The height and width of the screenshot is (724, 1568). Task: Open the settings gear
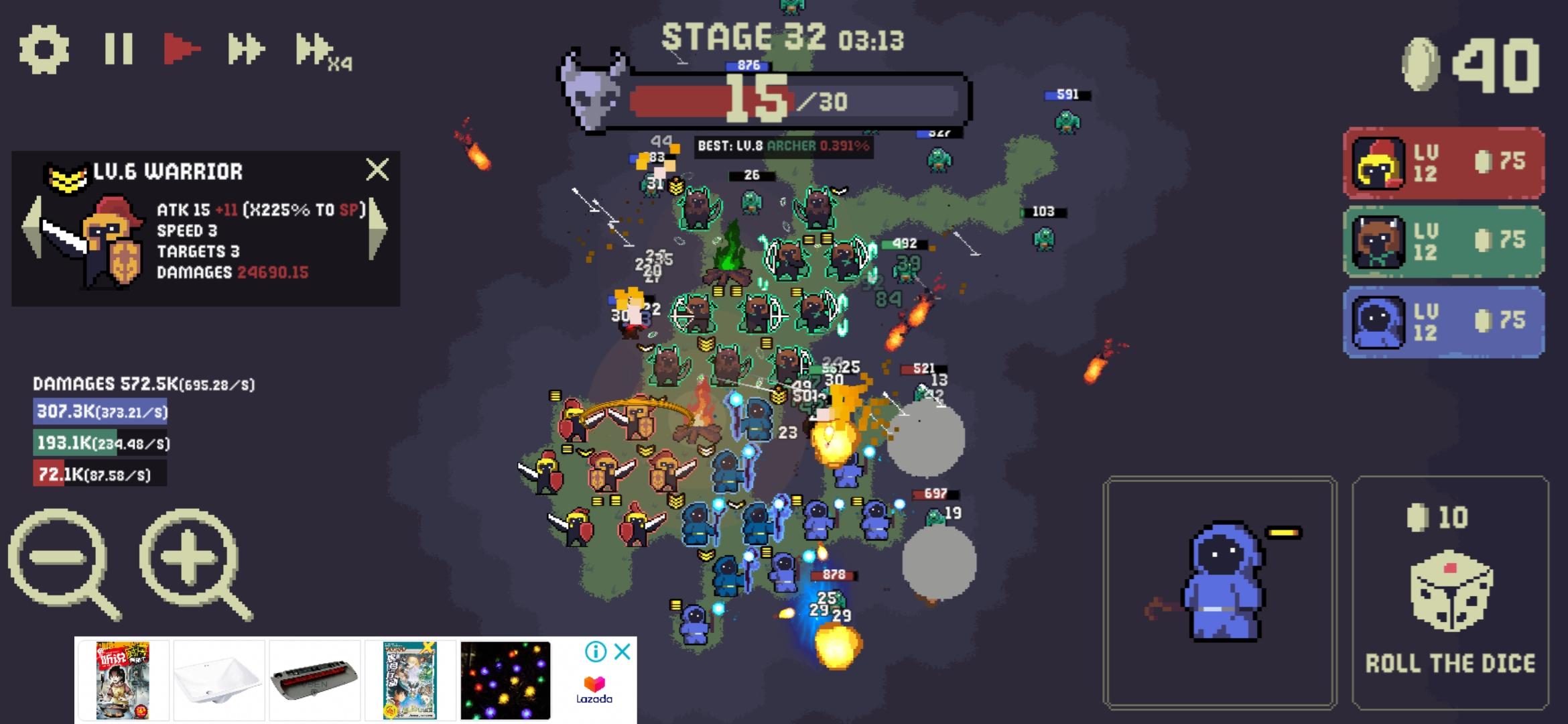click(46, 48)
